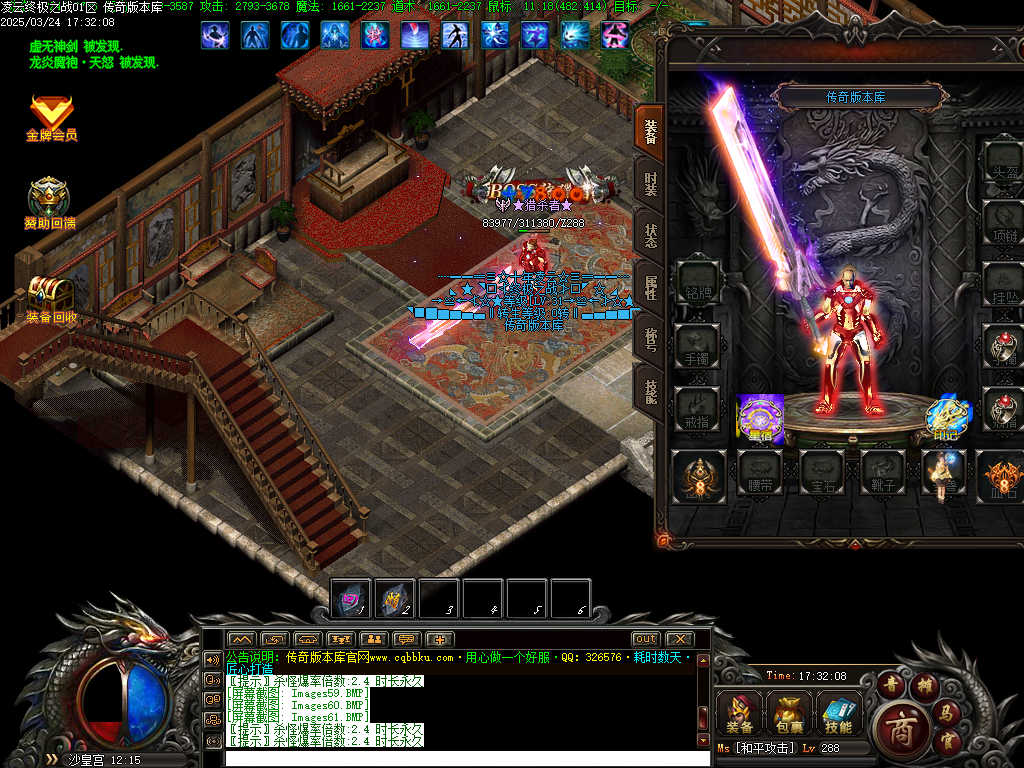Screen dimensions: 1024x768
Task: Switch to the 技能 skills tab in character panel
Action: coord(650,391)
